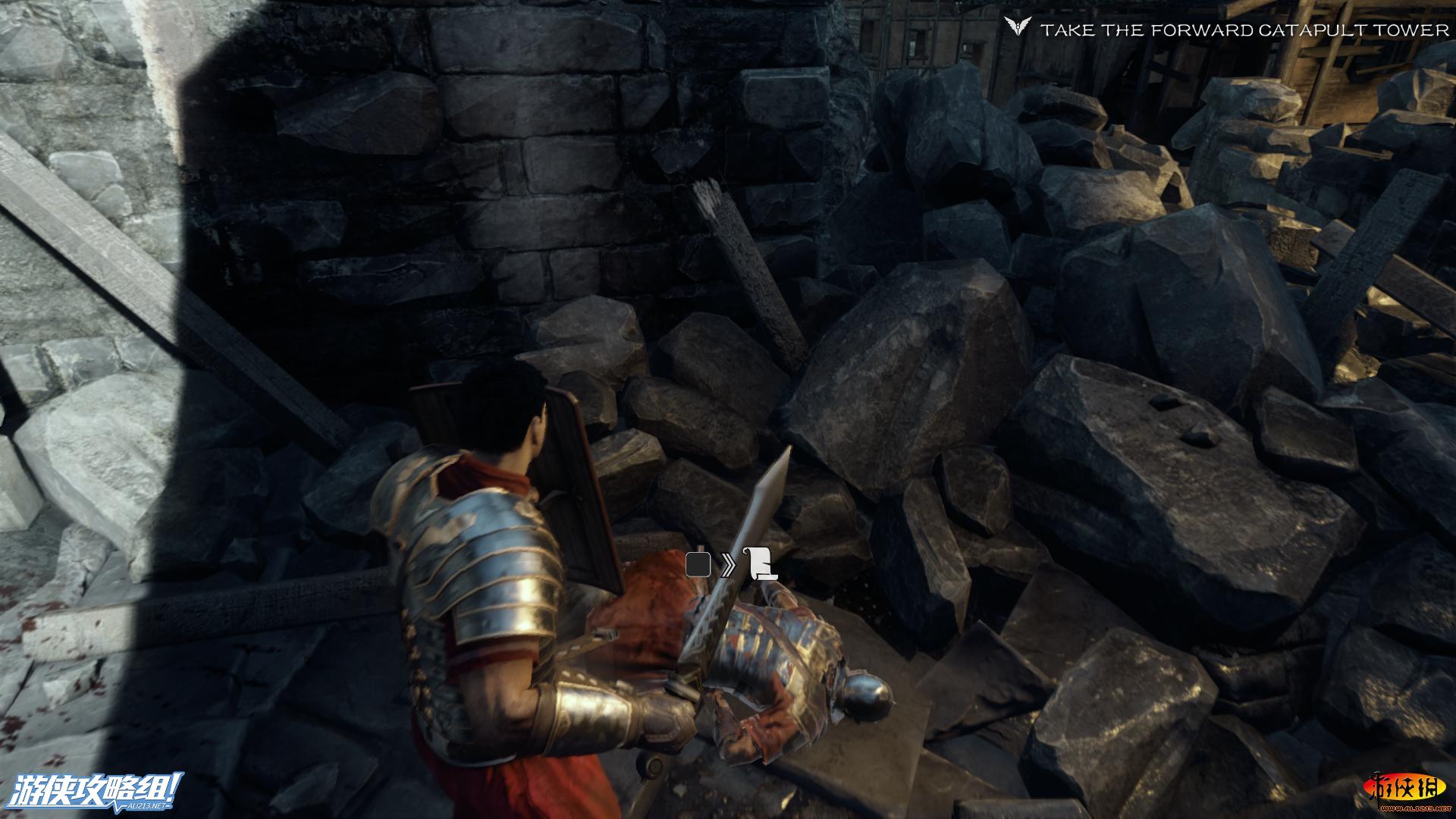This screenshot has height=819, width=1456.
Task: Click the Take the Forward Catapult Tower objective
Action: tap(1244, 30)
